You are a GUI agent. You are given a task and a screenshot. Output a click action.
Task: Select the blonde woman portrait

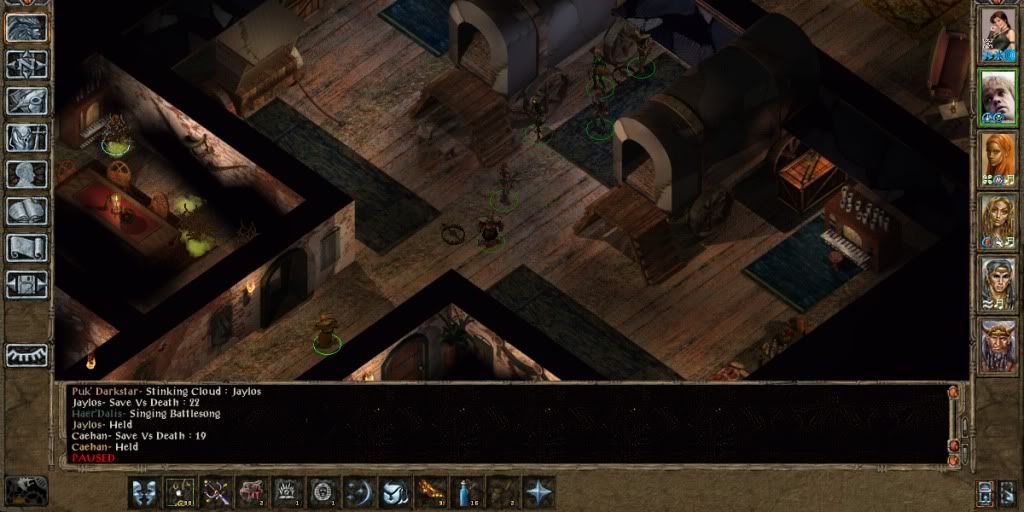[997, 222]
